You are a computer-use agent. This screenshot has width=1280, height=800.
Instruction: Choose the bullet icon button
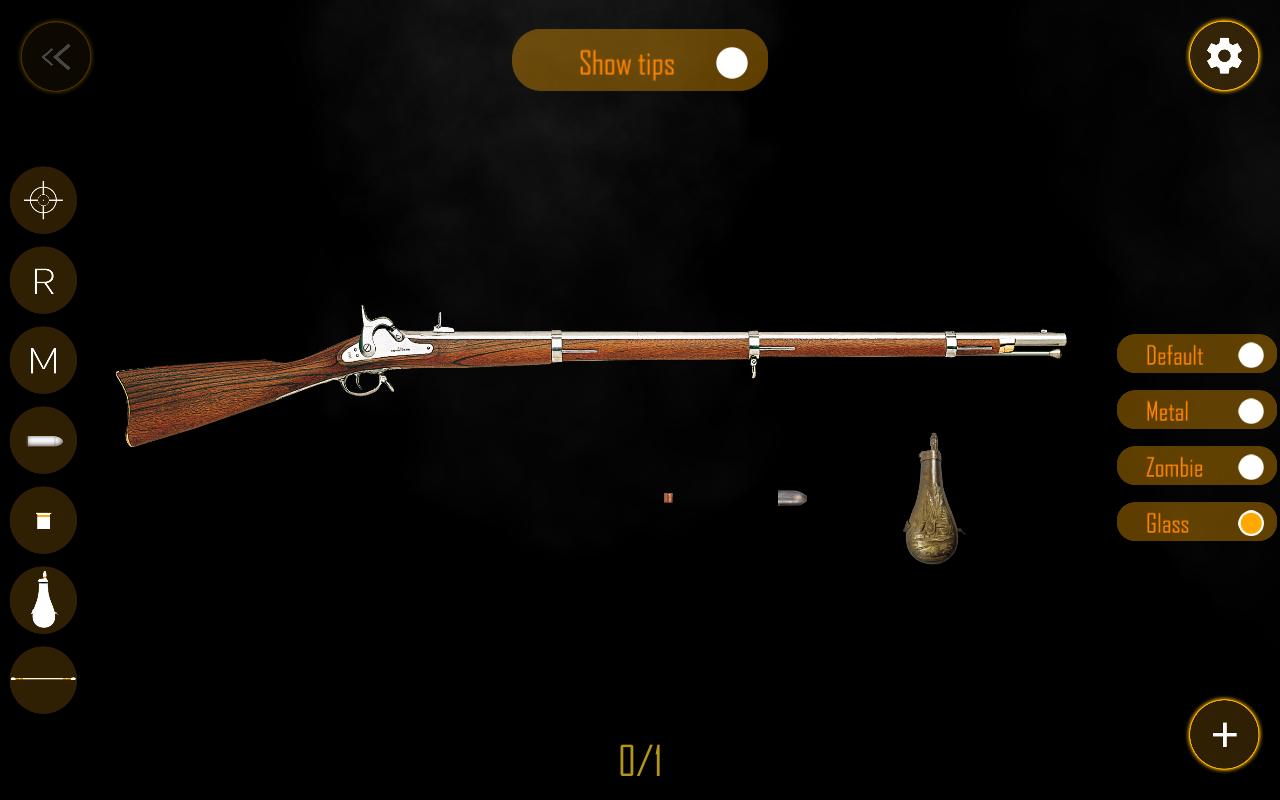click(x=43, y=440)
